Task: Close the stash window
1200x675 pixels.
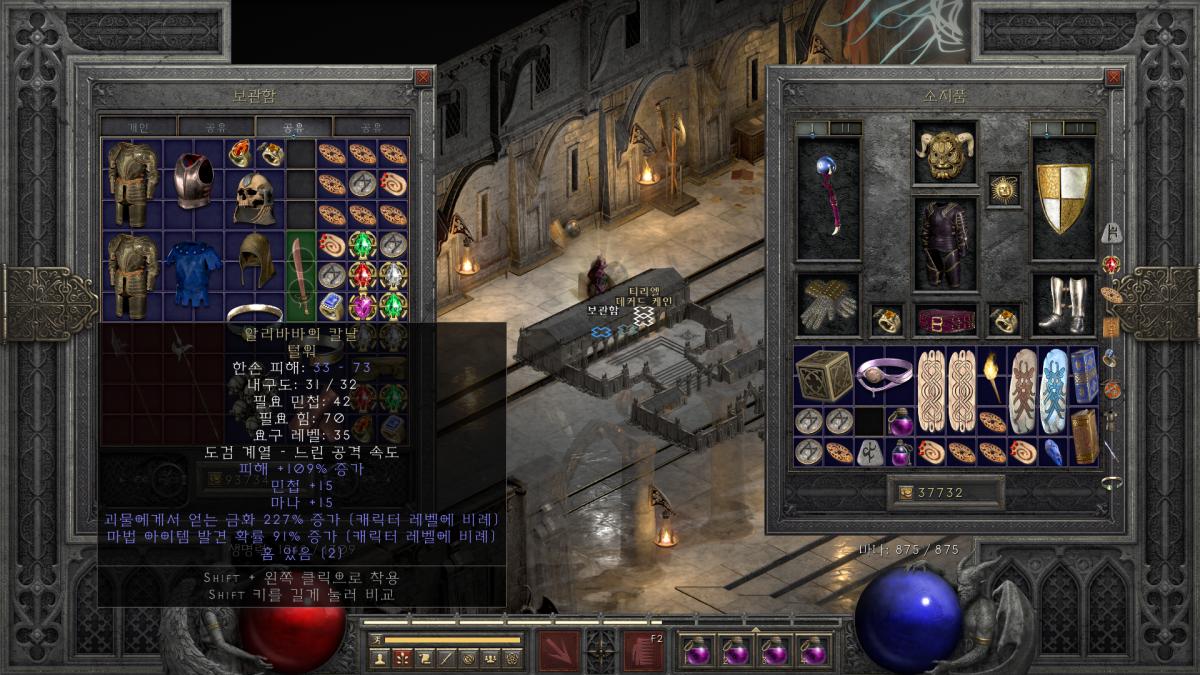Action: click(424, 77)
